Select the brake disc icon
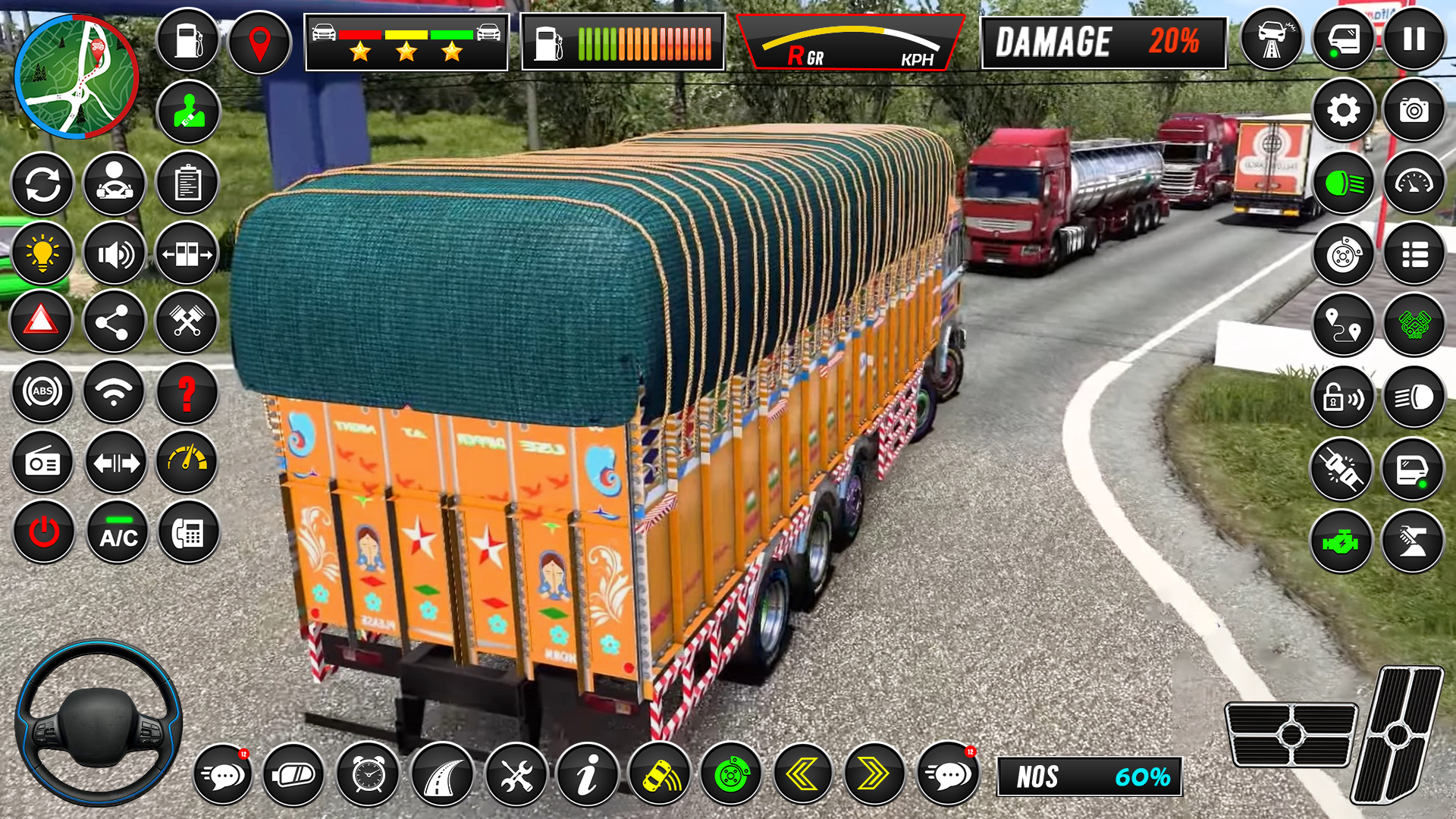This screenshot has width=1456, height=819. pyautogui.click(x=1342, y=256)
